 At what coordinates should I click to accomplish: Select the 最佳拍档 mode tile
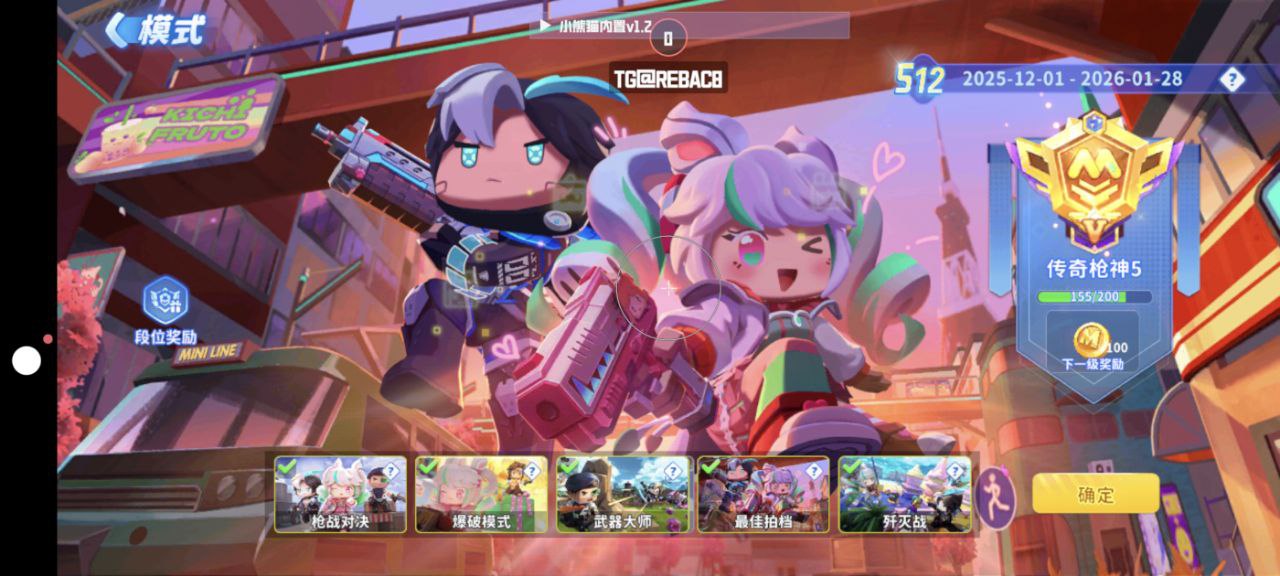coord(763,495)
